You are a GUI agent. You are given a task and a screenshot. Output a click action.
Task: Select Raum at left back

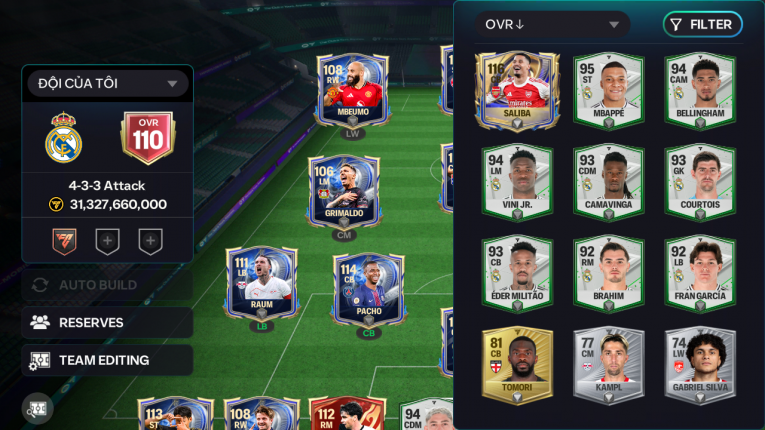tap(261, 285)
